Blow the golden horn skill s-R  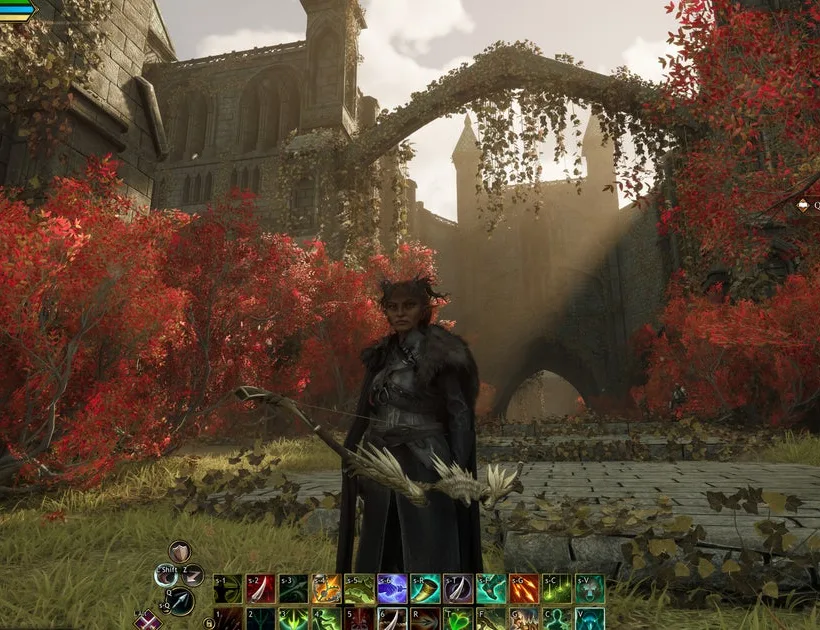click(x=425, y=589)
